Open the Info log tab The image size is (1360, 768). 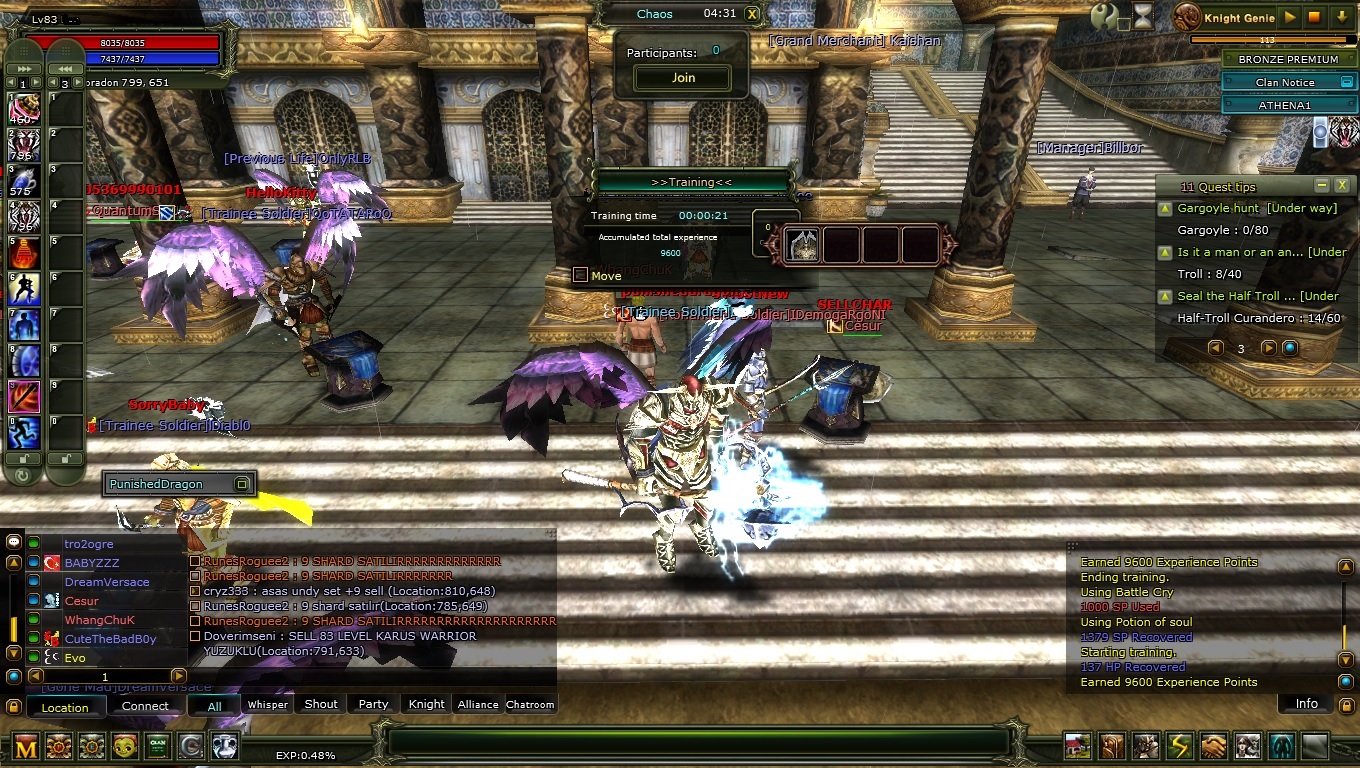pyautogui.click(x=1306, y=704)
